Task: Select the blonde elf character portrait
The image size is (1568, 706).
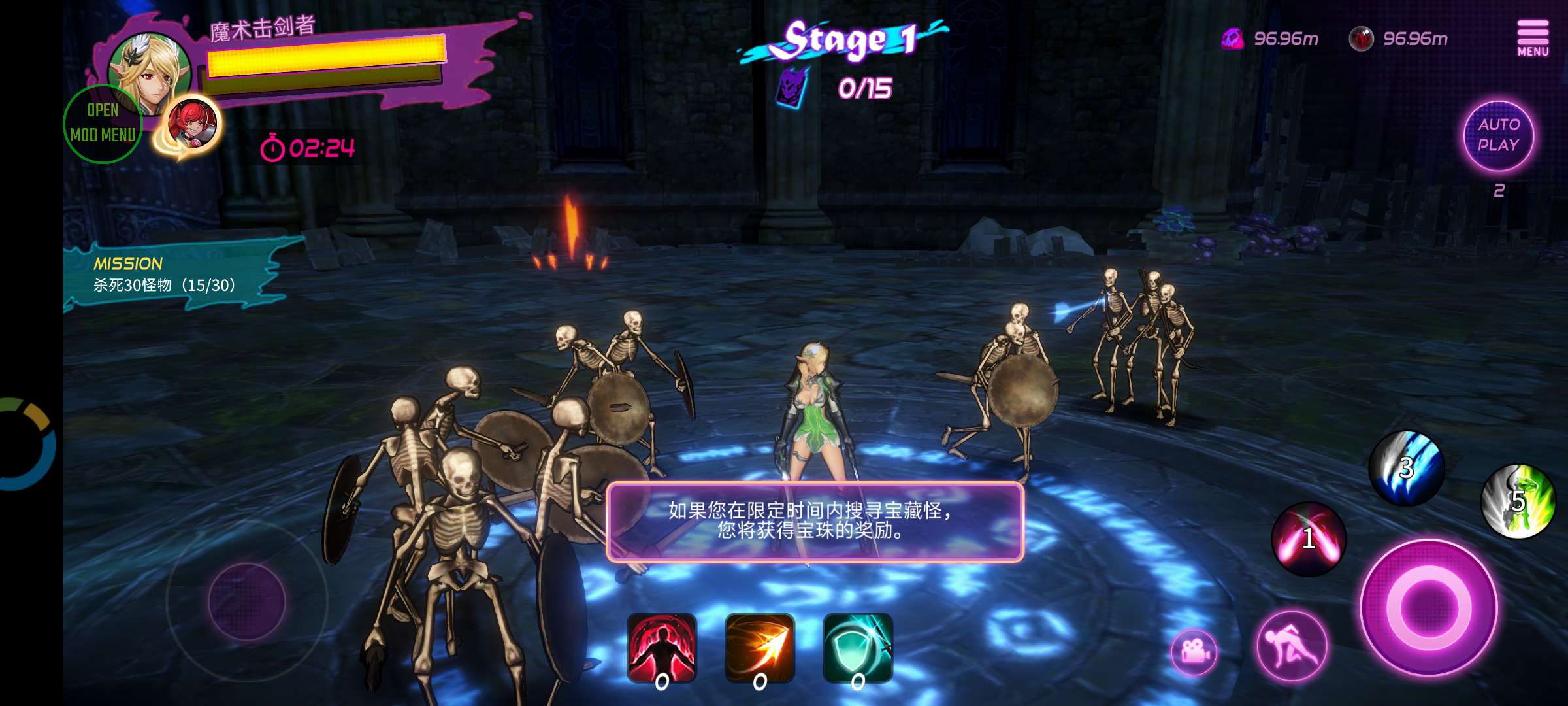Action: coord(152,72)
